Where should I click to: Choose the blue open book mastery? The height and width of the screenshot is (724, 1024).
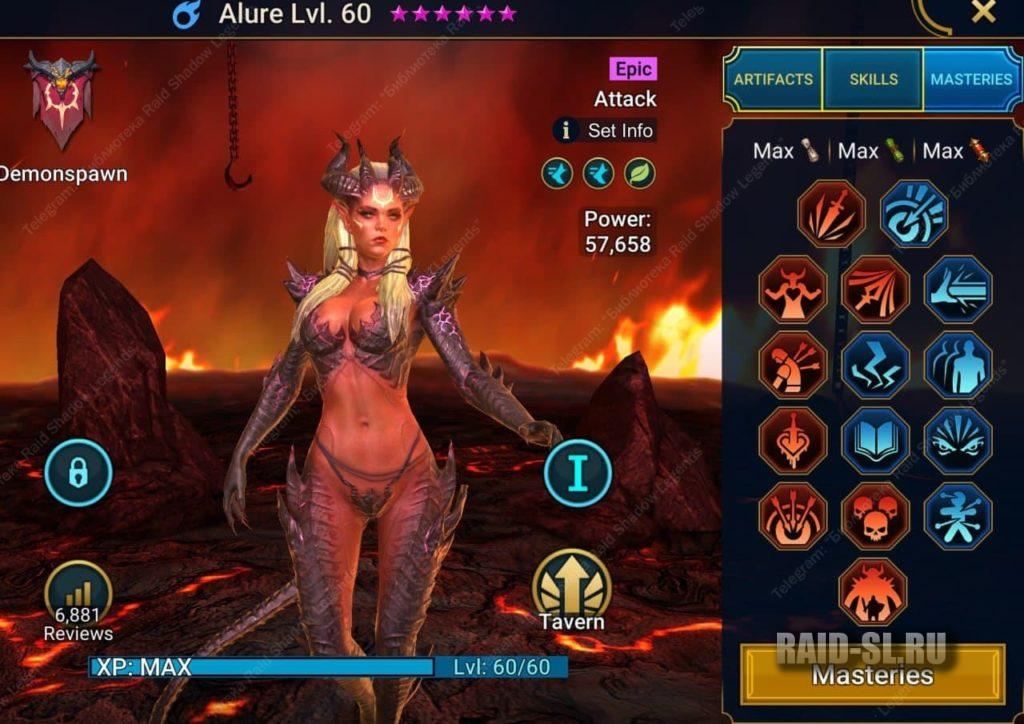click(x=875, y=440)
